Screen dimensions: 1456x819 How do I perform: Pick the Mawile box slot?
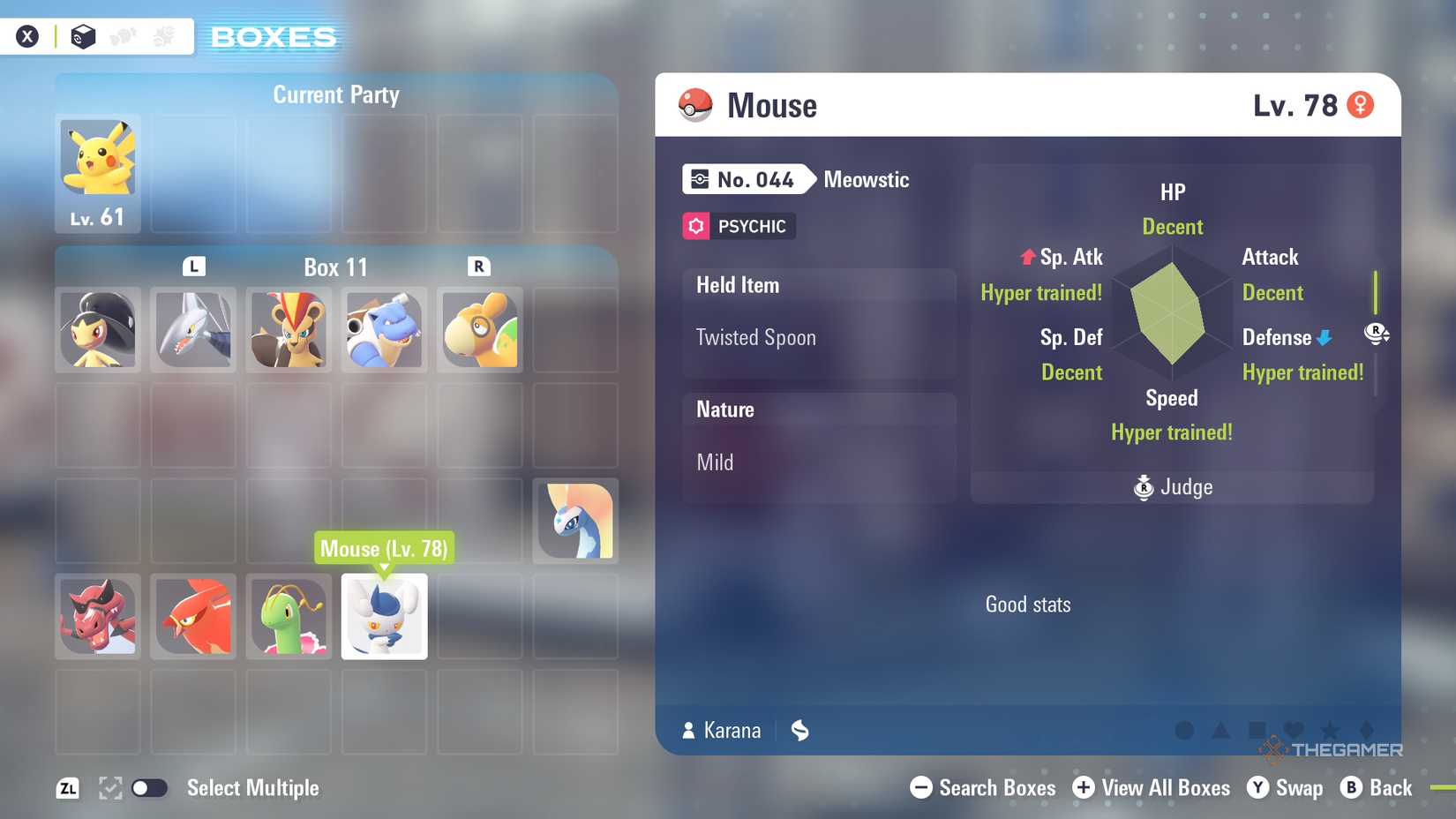tap(98, 329)
